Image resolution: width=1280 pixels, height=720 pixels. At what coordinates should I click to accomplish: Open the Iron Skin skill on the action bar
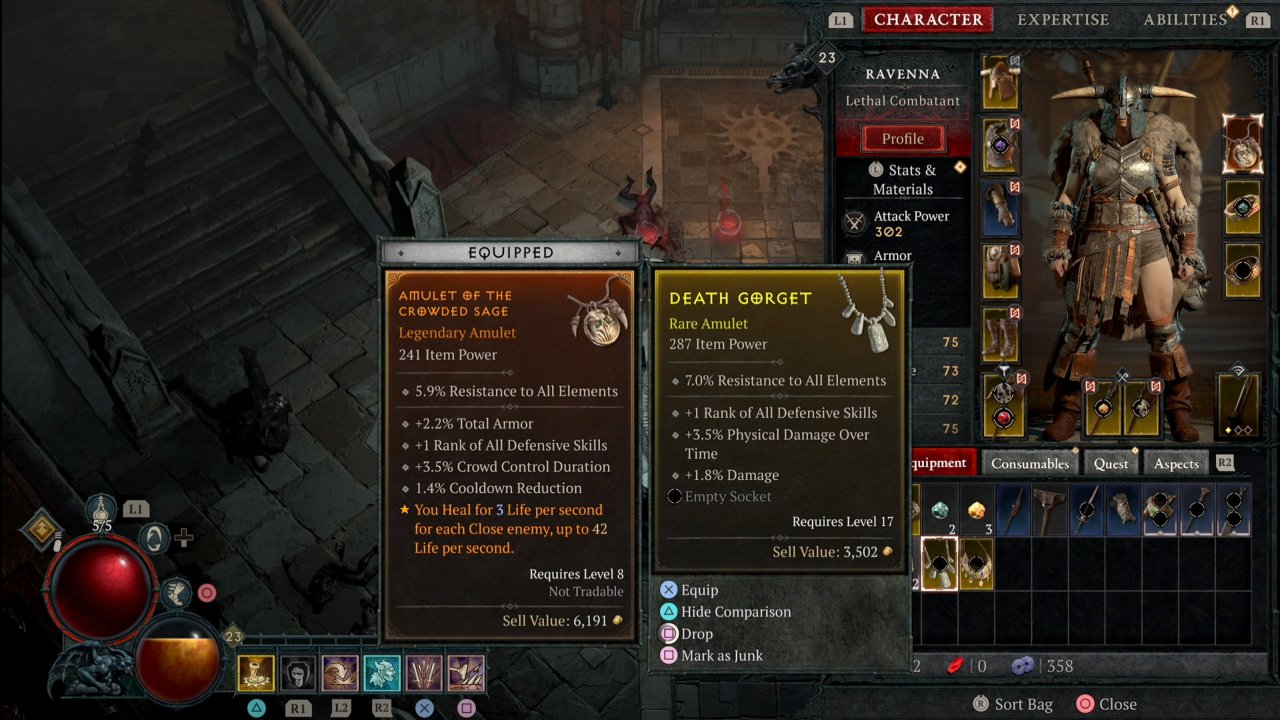(298, 672)
